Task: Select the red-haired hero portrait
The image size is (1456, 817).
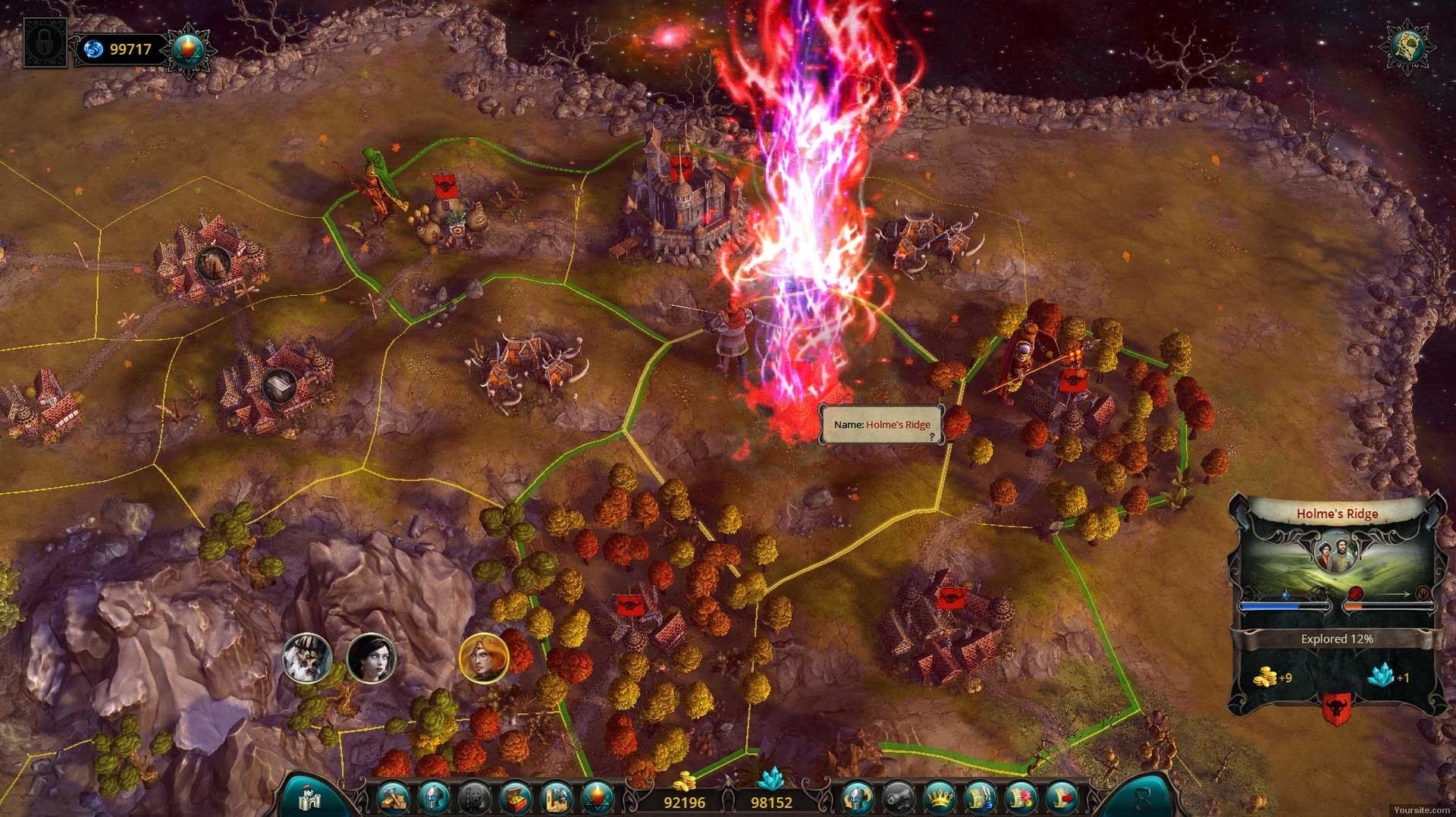Action: tap(484, 658)
